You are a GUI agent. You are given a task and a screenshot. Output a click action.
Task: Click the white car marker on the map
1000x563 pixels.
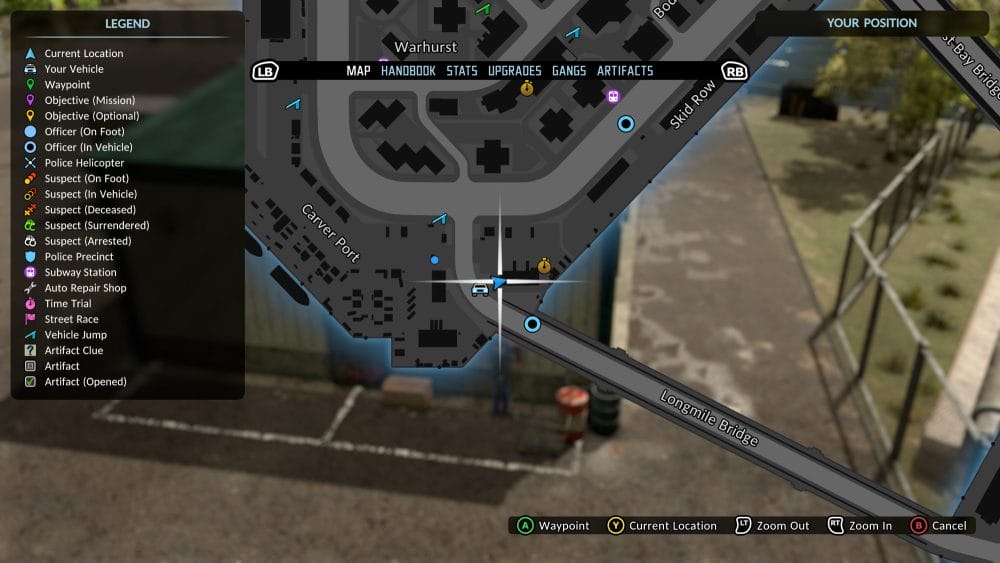(480, 289)
